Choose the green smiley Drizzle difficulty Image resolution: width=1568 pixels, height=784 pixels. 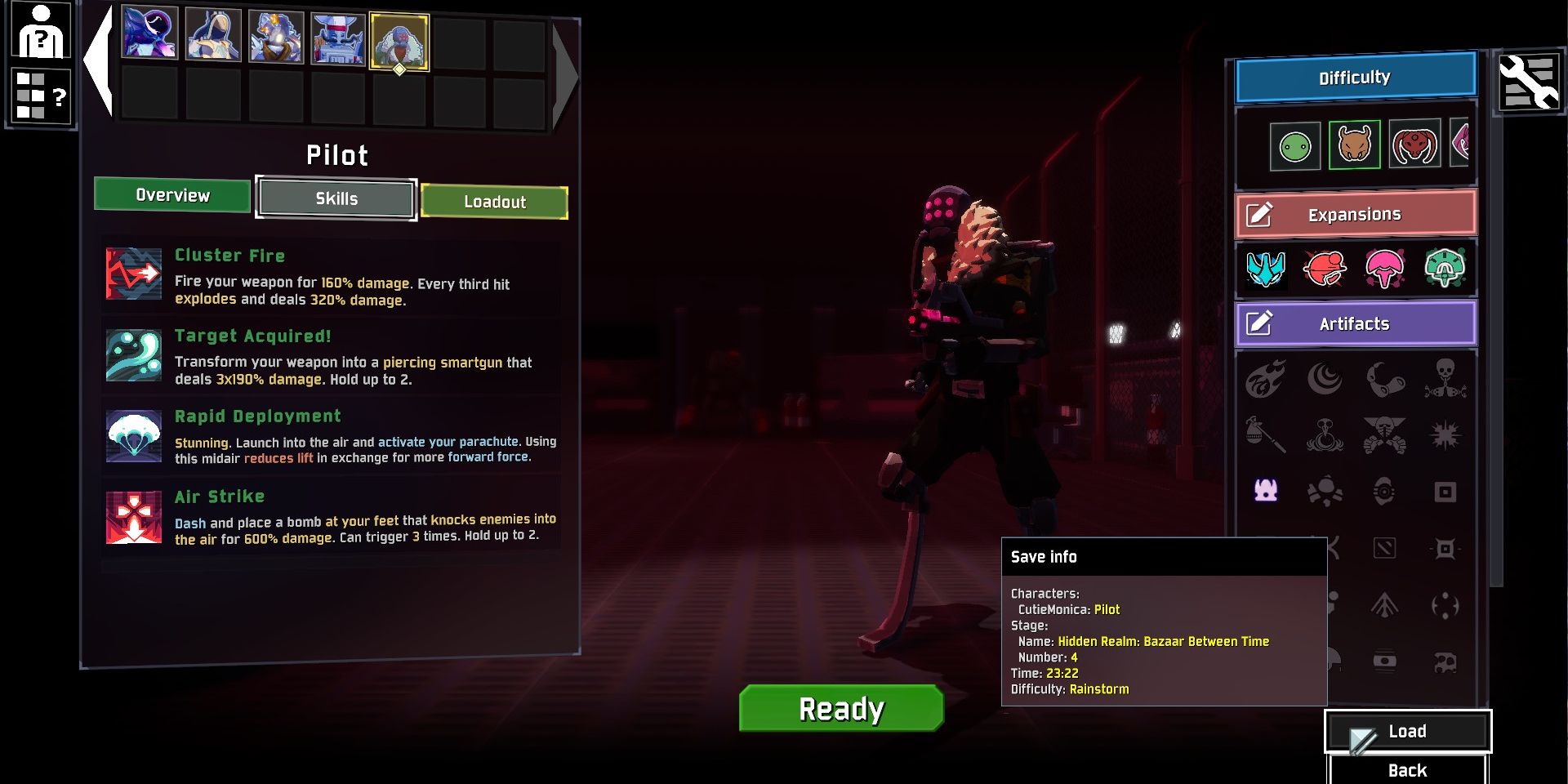(x=1295, y=147)
